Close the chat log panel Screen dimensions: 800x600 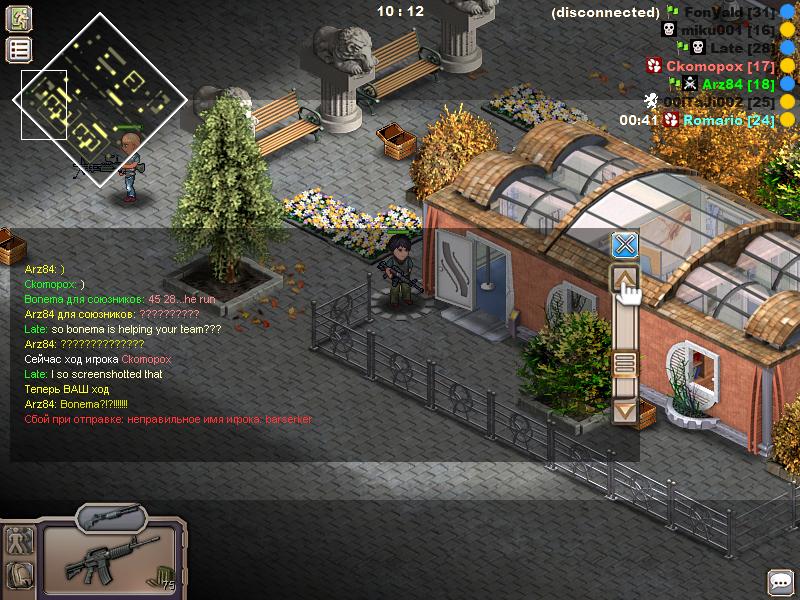[625, 245]
